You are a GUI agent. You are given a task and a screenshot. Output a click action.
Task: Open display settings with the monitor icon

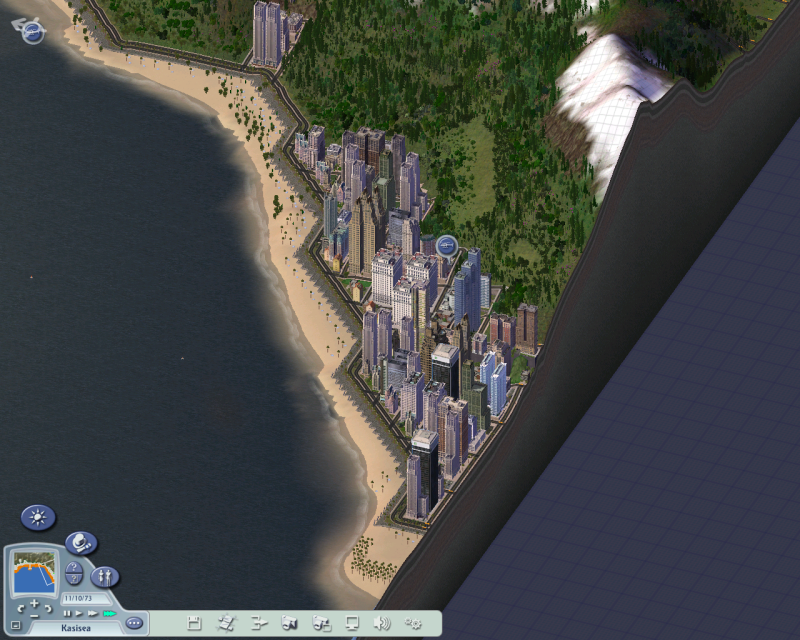(x=352, y=623)
